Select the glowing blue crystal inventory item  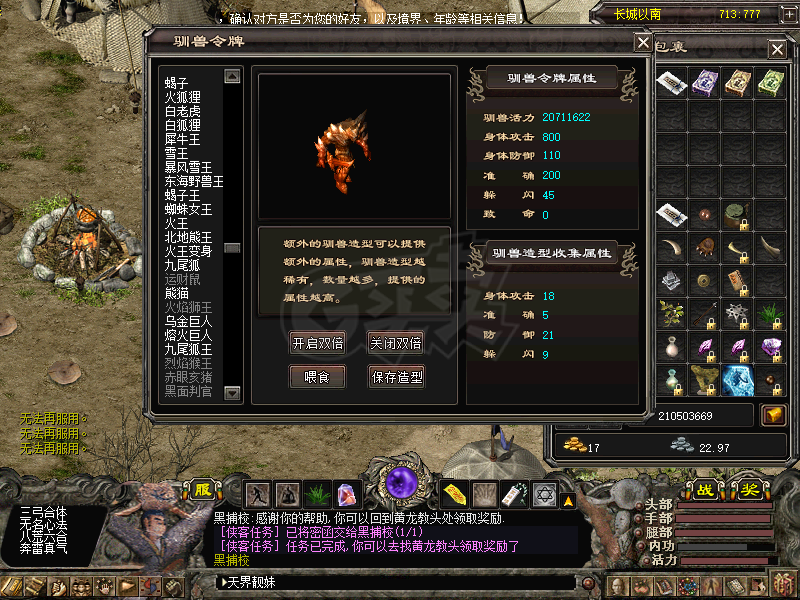737,380
